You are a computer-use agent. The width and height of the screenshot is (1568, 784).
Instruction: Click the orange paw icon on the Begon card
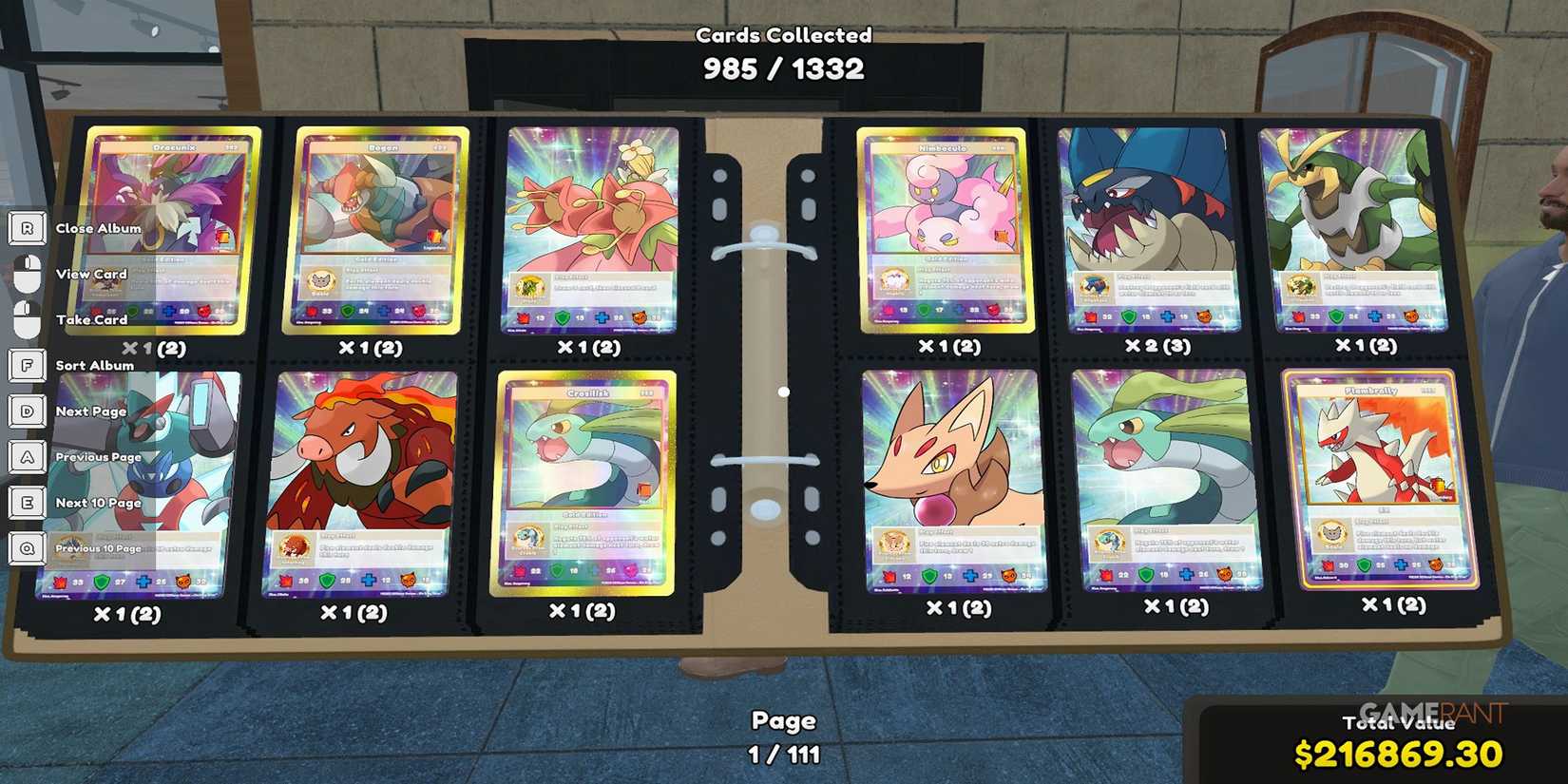click(x=419, y=312)
